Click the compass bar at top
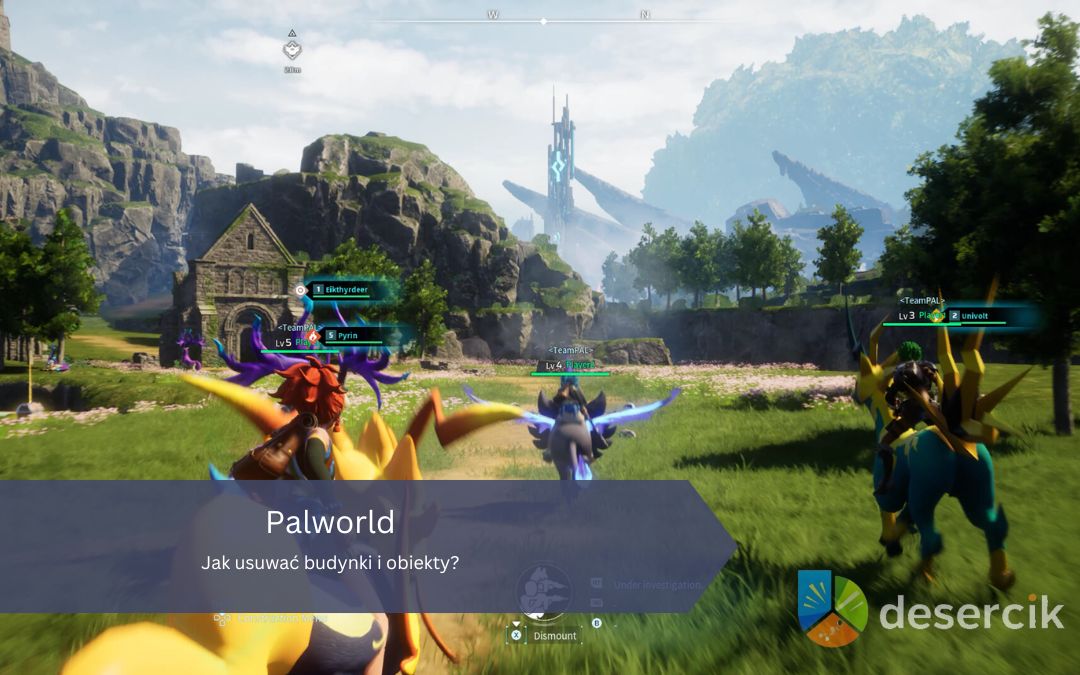Screen dimensions: 1080x675 point(543,20)
